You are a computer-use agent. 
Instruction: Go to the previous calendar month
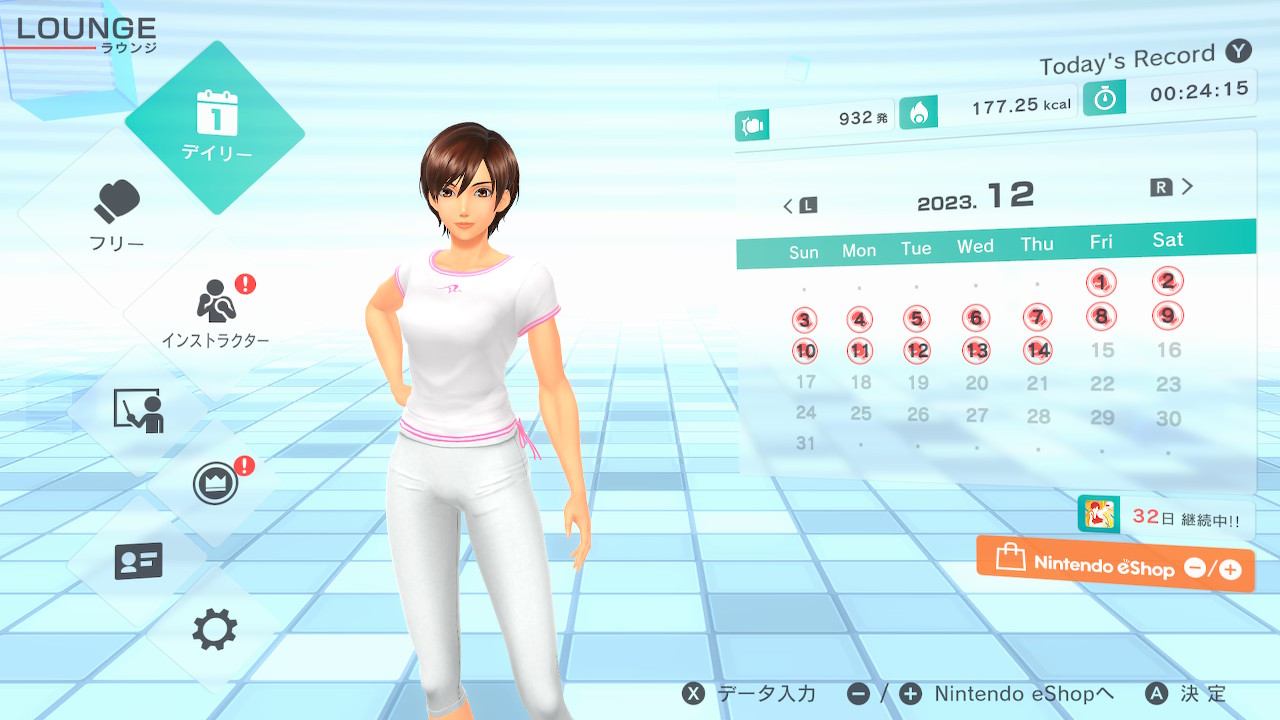(x=799, y=206)
